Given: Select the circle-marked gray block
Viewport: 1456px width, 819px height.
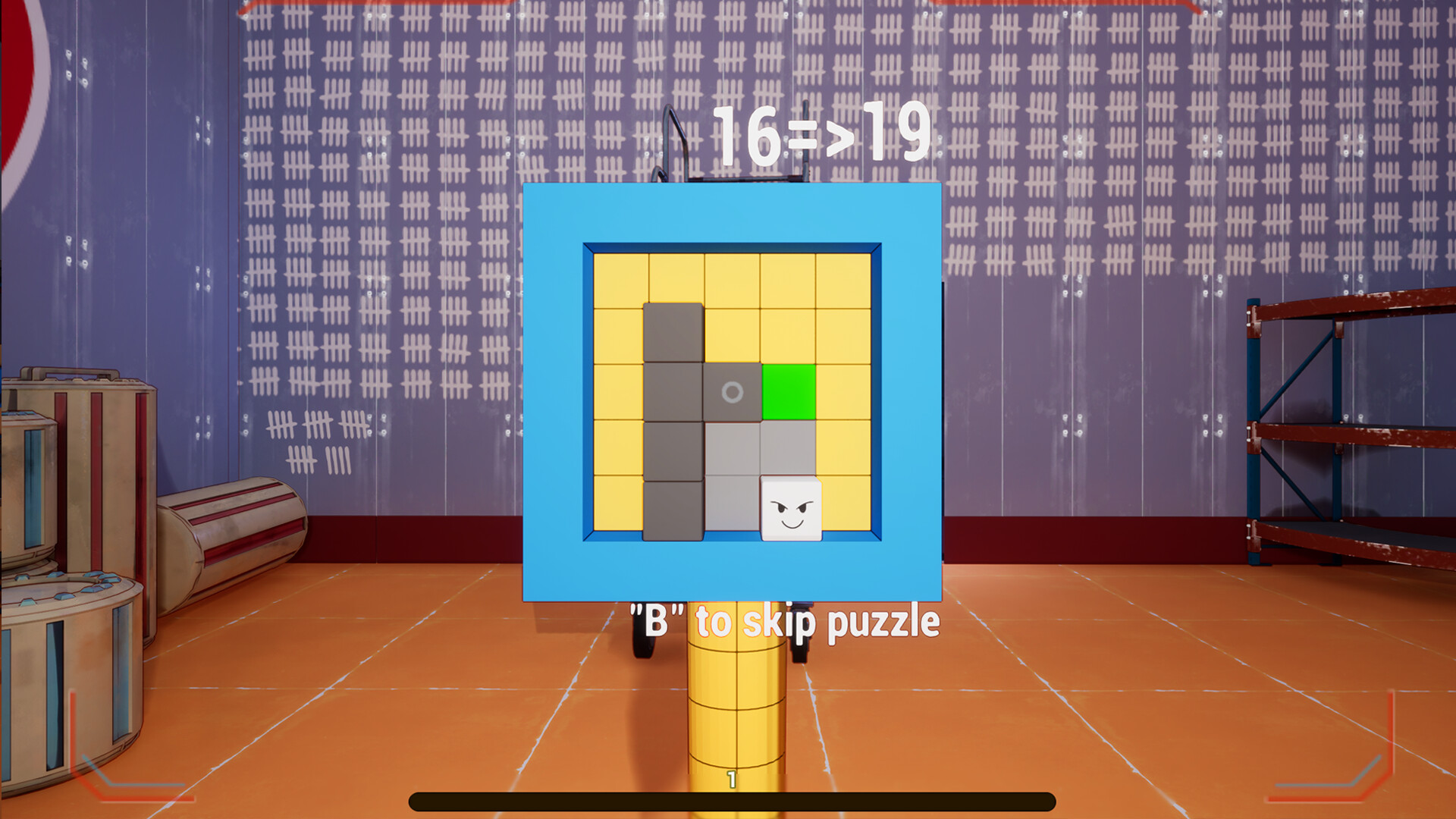Looking at the screenshot, I should pyautogui.click(x=731, y=393).
